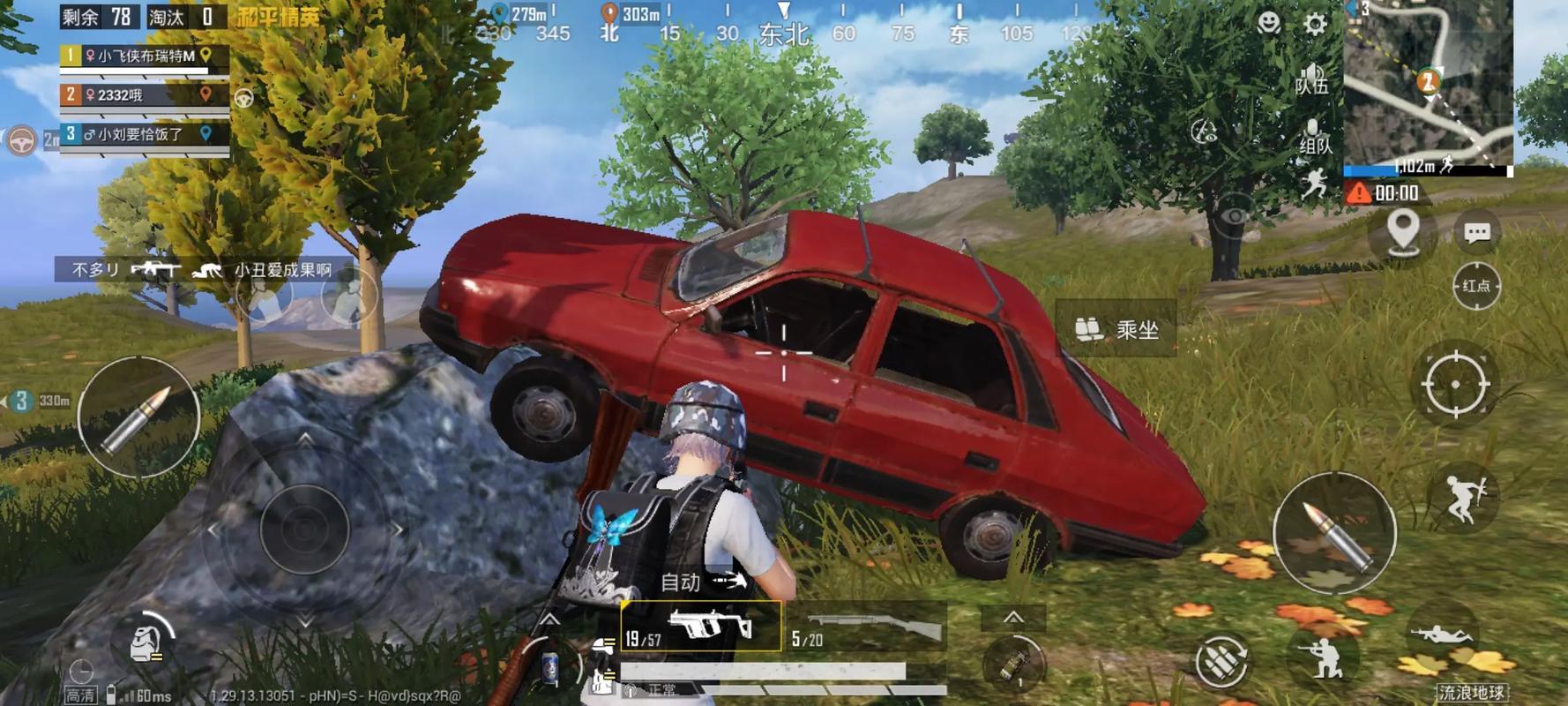Screen dimensions: 1568x706
Task: Place a map location marker pin
Action: point(1402,232)
